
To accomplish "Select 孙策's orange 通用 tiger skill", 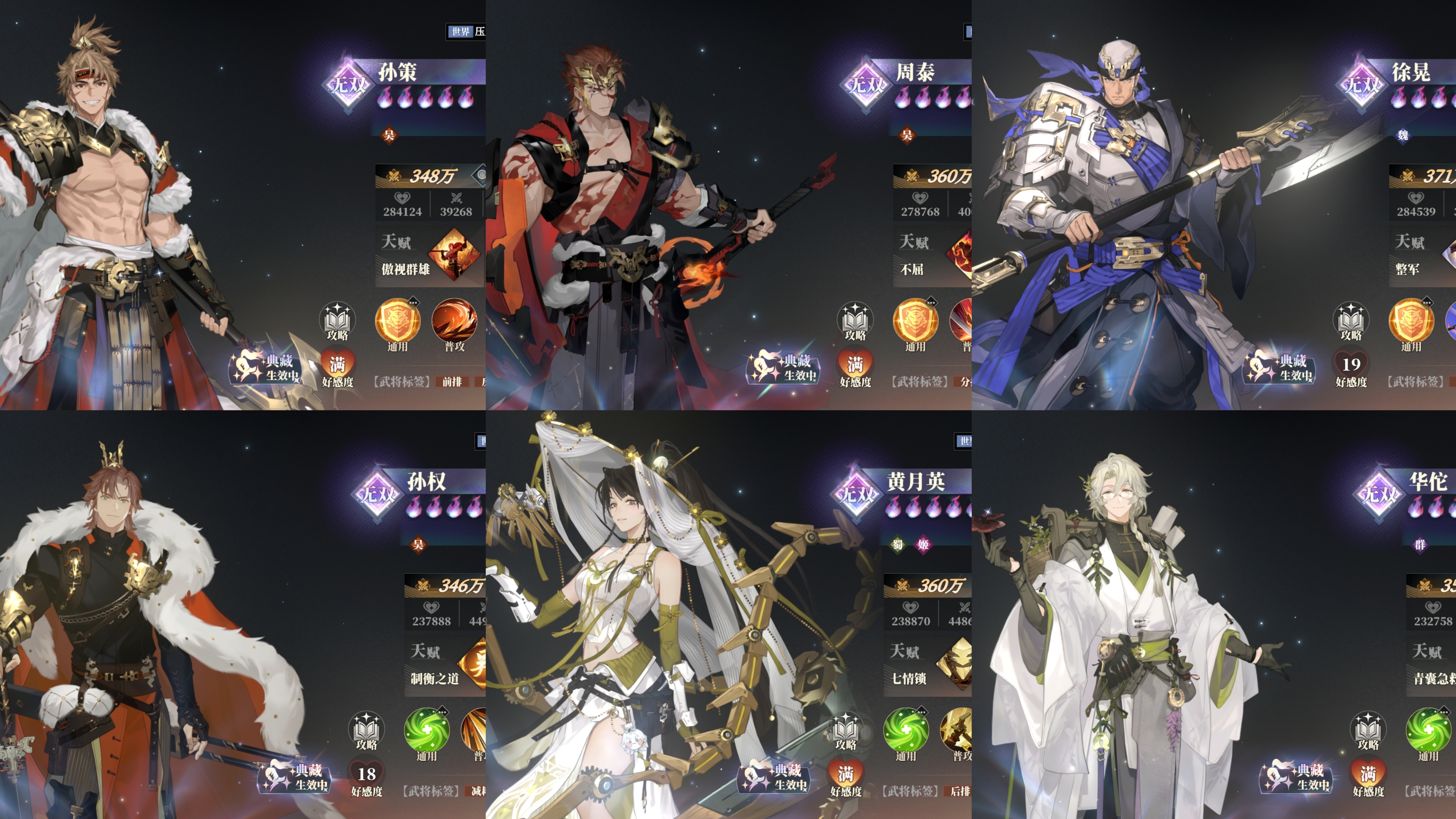I will [x=397, y=321].
